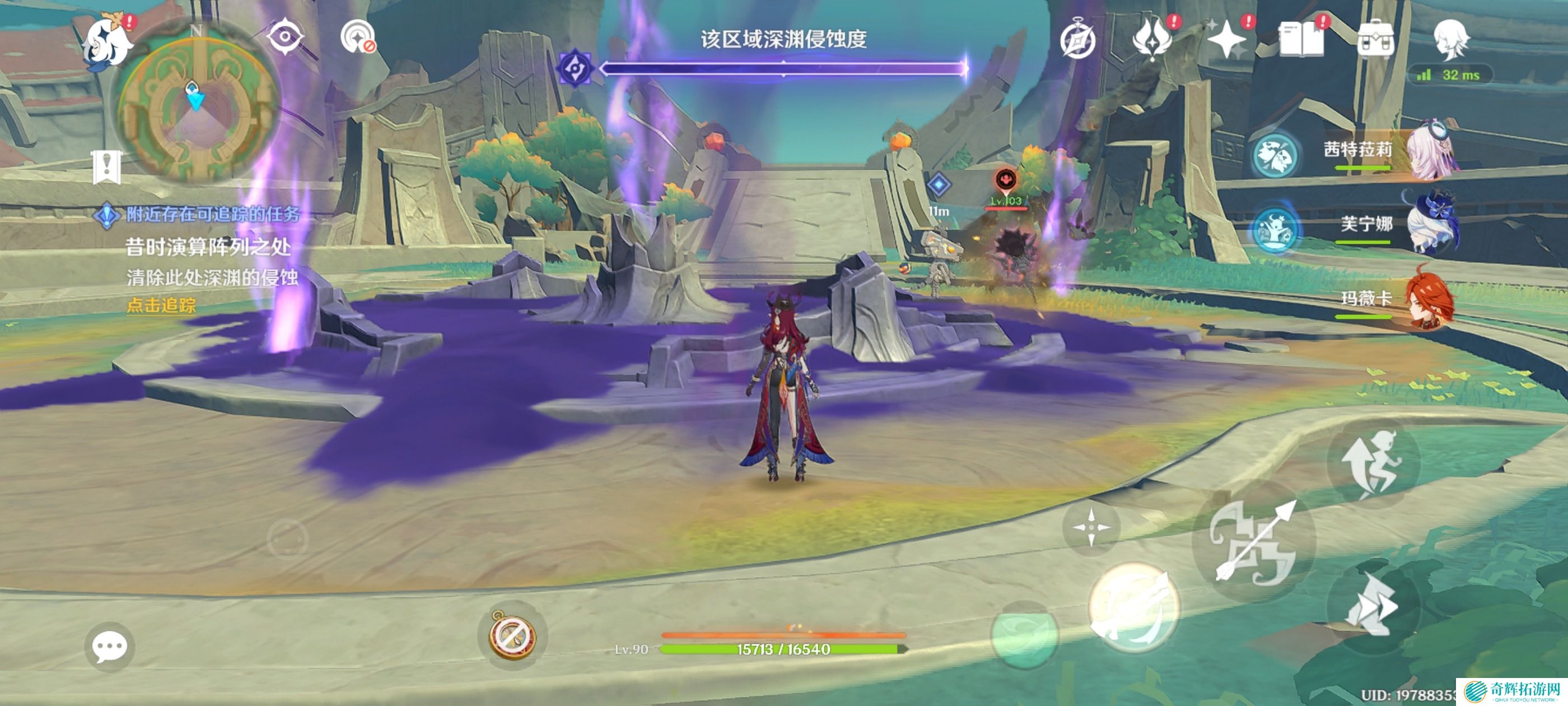Open the adventurer handbook book icon

[1301, 40]
